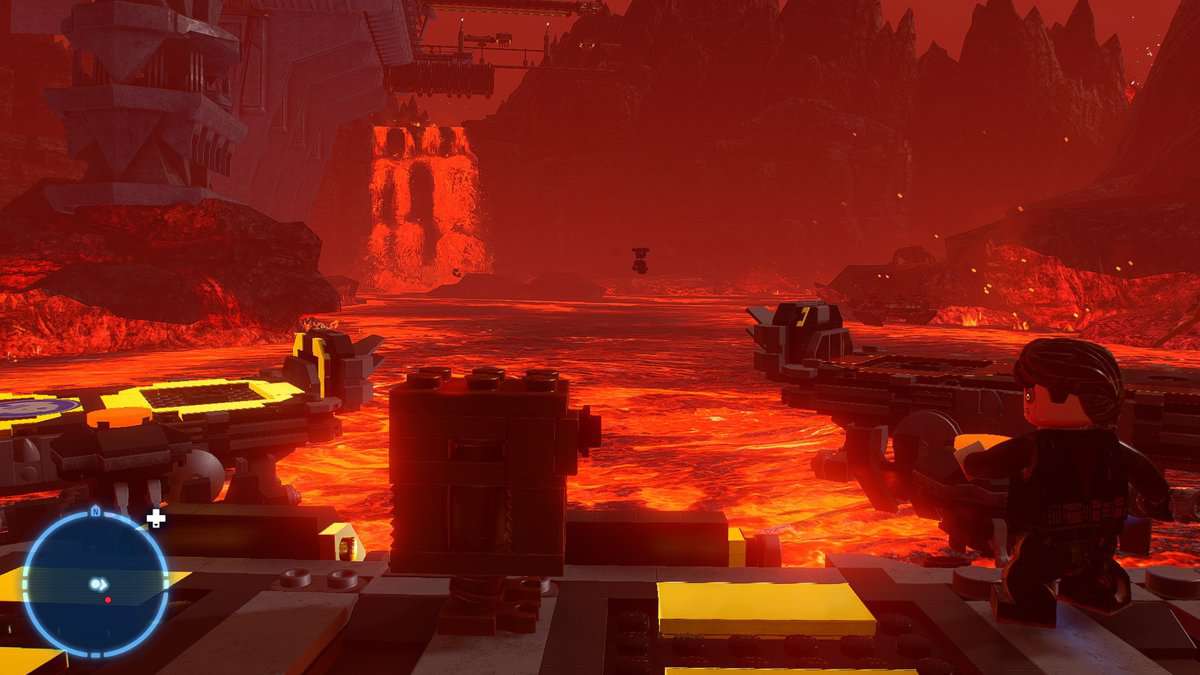
Task: Click the north N compass marker
Action: (x=95, y=512)
